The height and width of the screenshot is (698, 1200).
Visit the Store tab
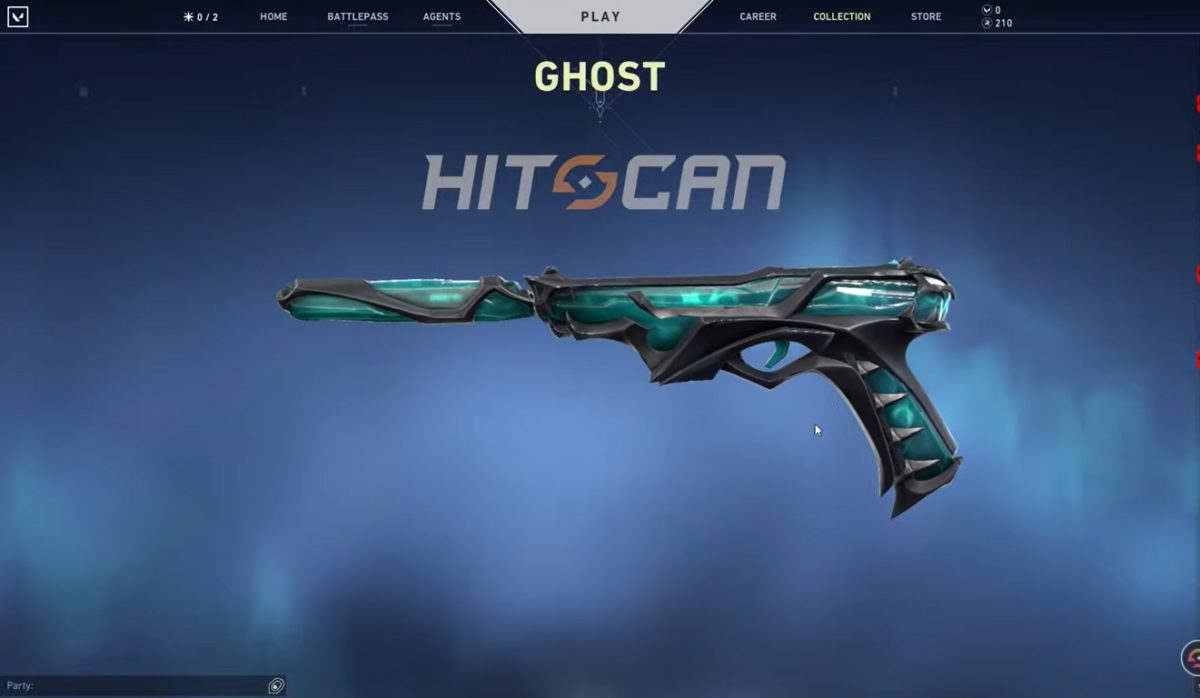pos(925,17)
